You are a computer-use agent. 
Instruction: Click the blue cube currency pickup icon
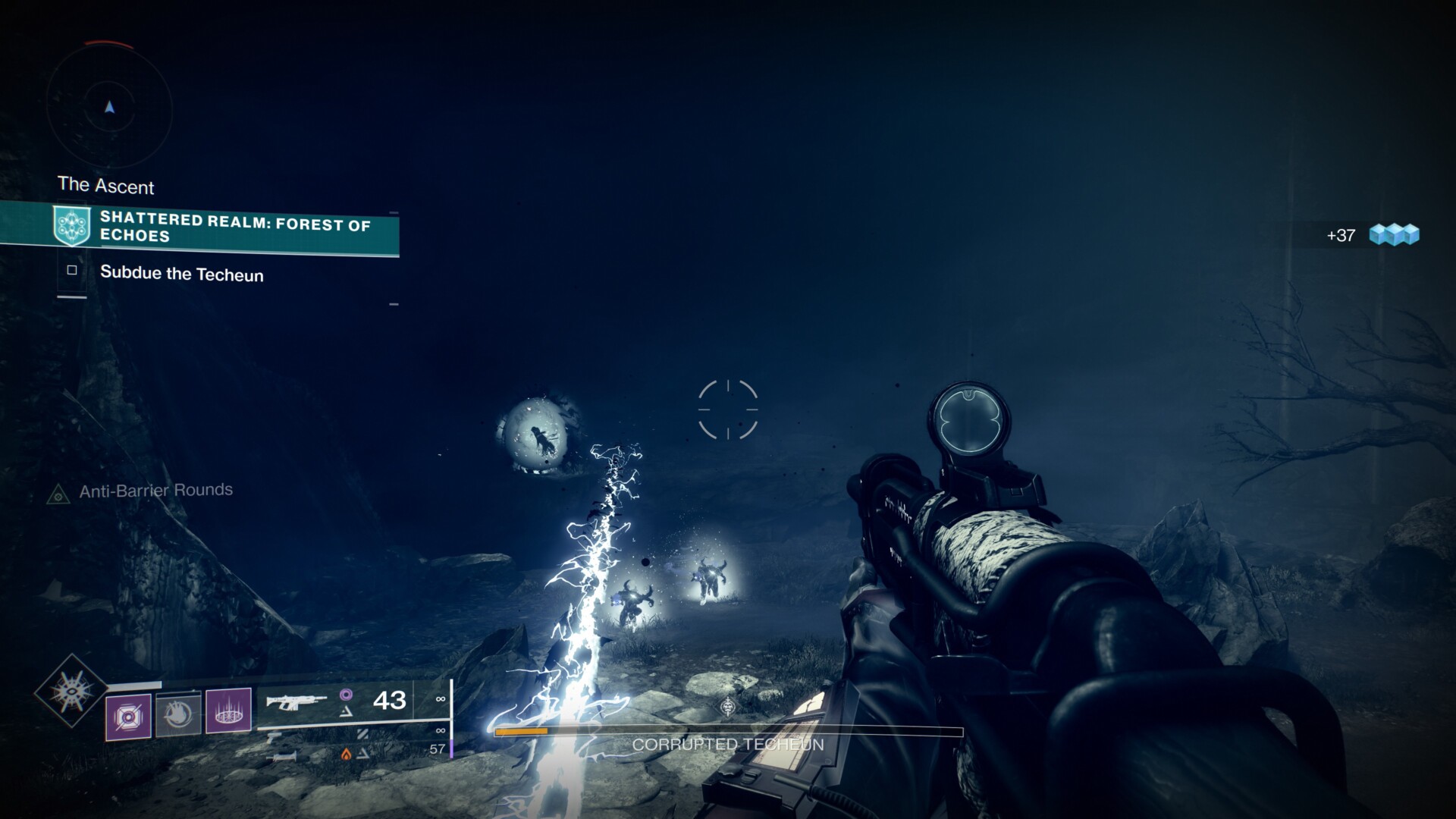1394,235
